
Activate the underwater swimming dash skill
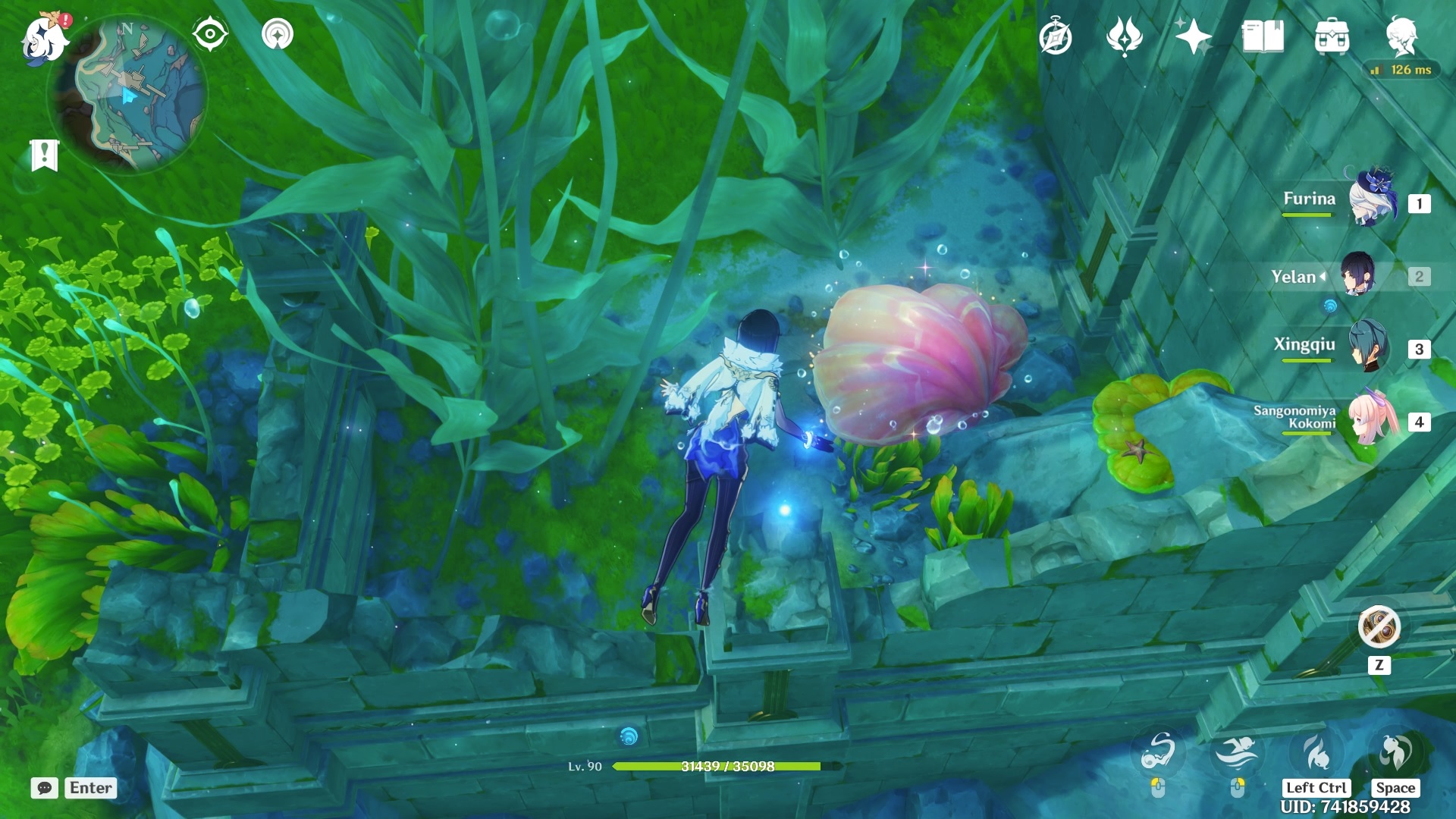[1237, 752]
